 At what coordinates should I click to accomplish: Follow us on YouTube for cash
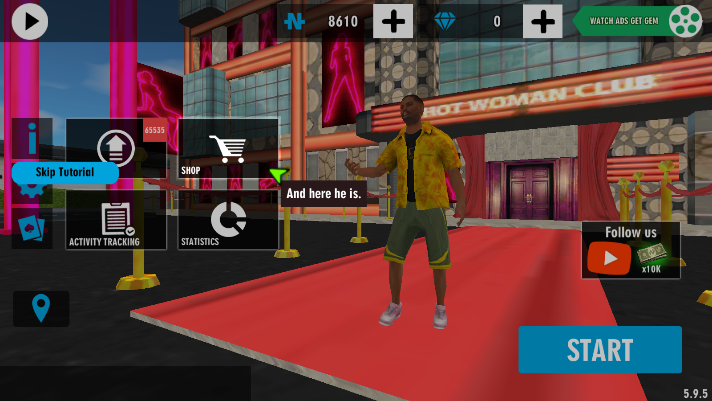630,250
